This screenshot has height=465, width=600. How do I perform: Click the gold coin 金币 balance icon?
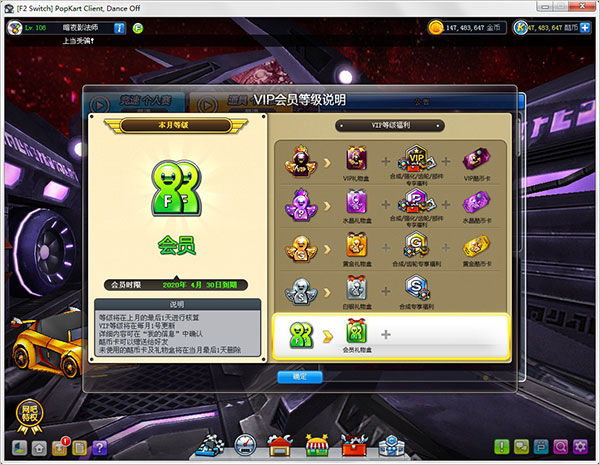tap(436, 27)
